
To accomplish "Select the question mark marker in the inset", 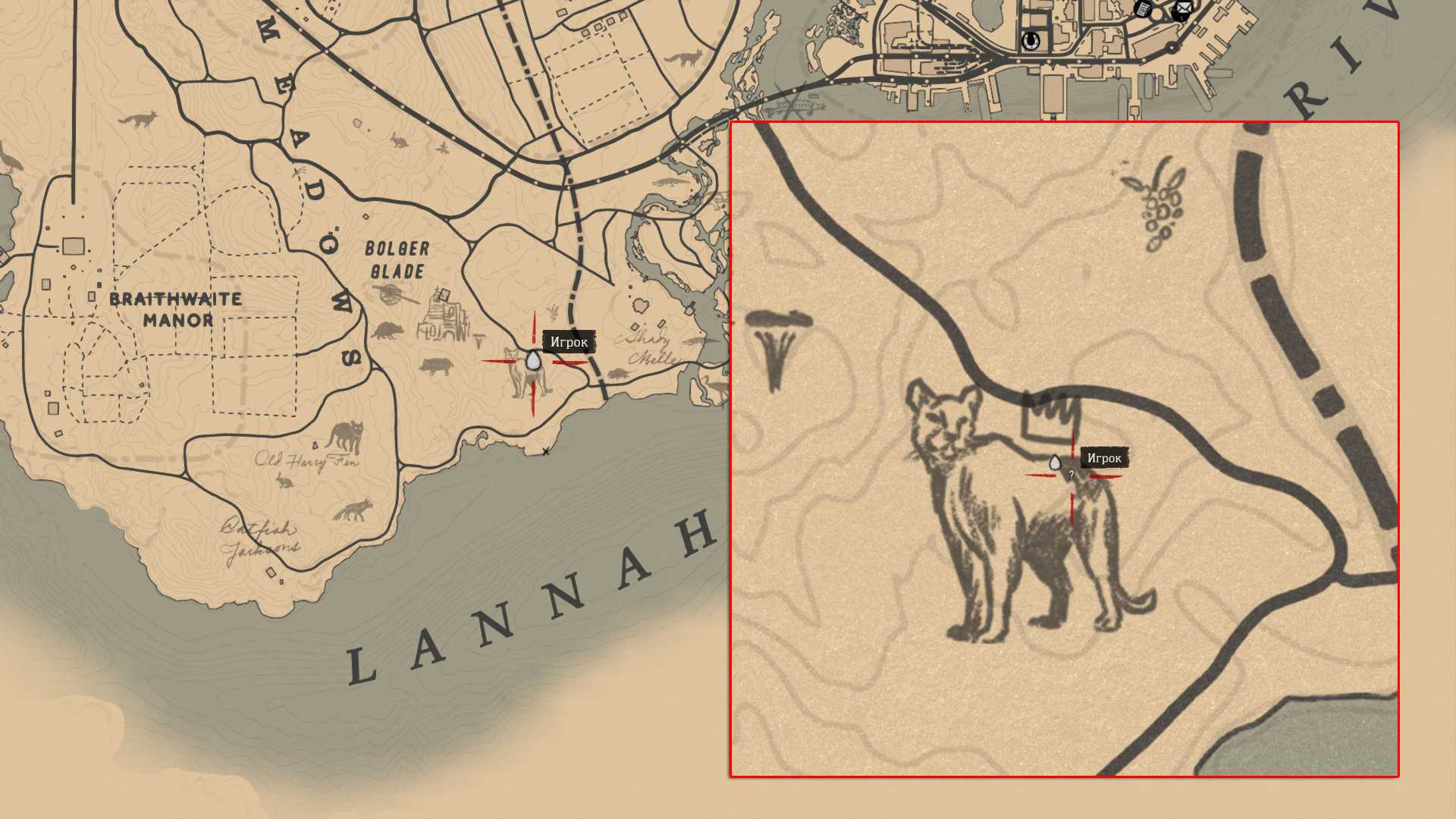I will pos(1071,475).
